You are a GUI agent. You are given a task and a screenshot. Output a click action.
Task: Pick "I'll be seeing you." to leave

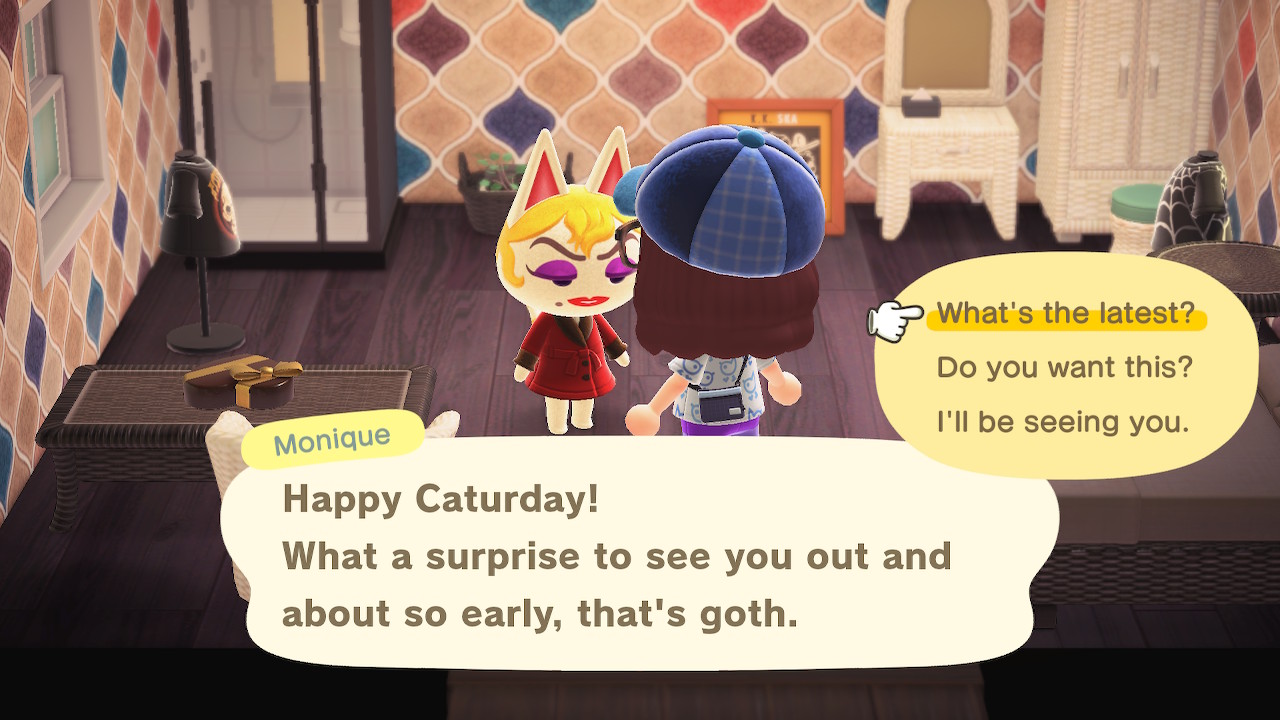point(1062,422)
